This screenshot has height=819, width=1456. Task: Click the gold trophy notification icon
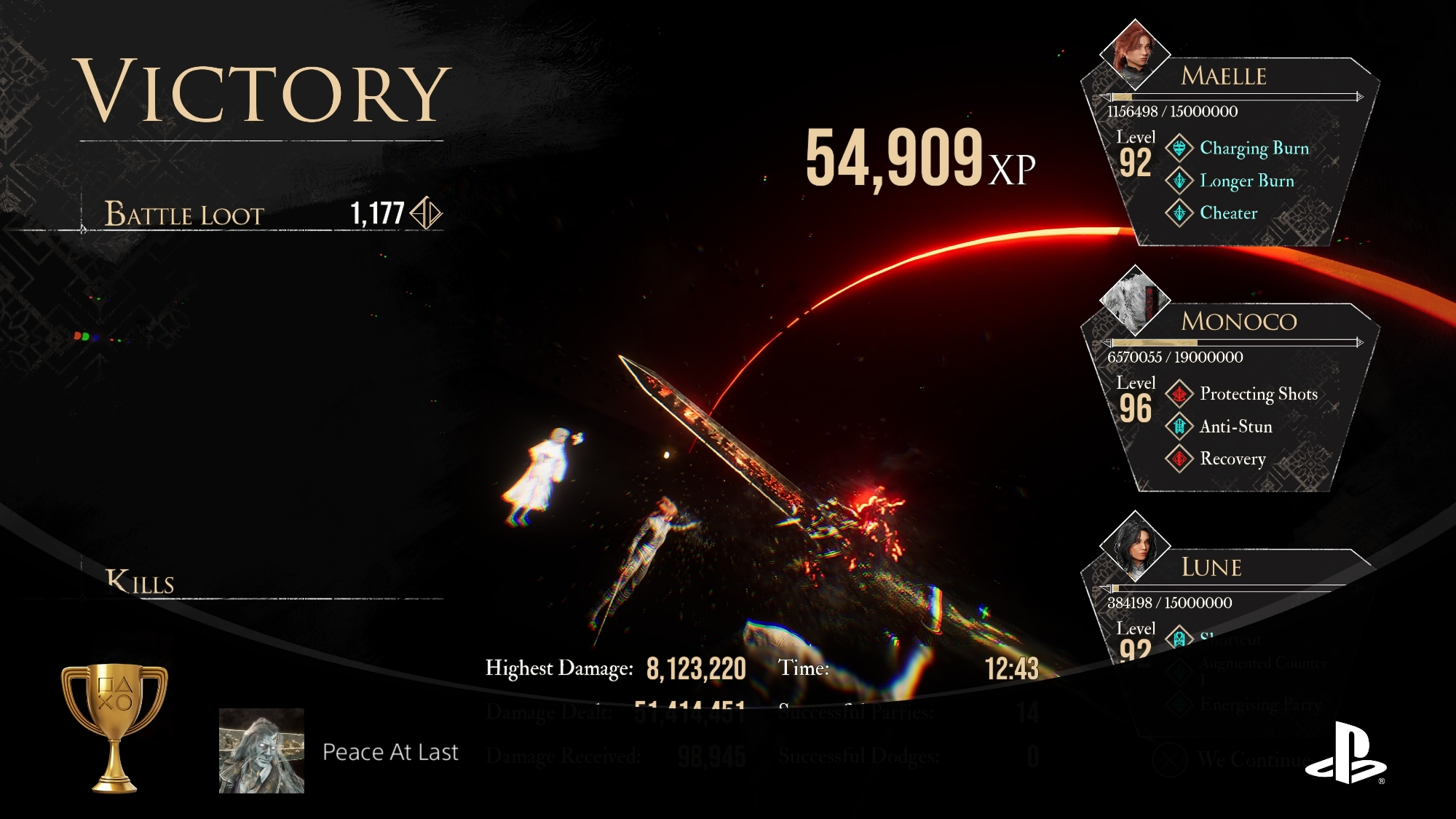(x=114, y=727)
